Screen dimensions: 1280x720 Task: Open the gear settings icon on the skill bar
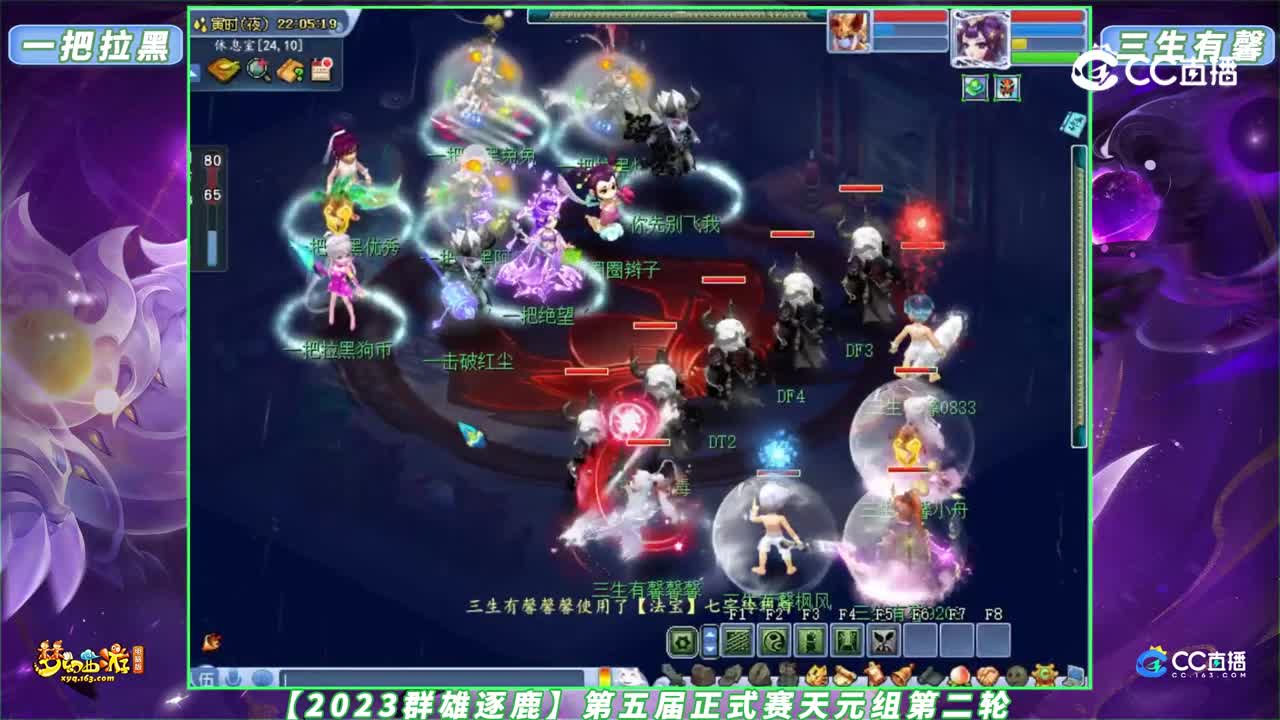click(681, 639)
